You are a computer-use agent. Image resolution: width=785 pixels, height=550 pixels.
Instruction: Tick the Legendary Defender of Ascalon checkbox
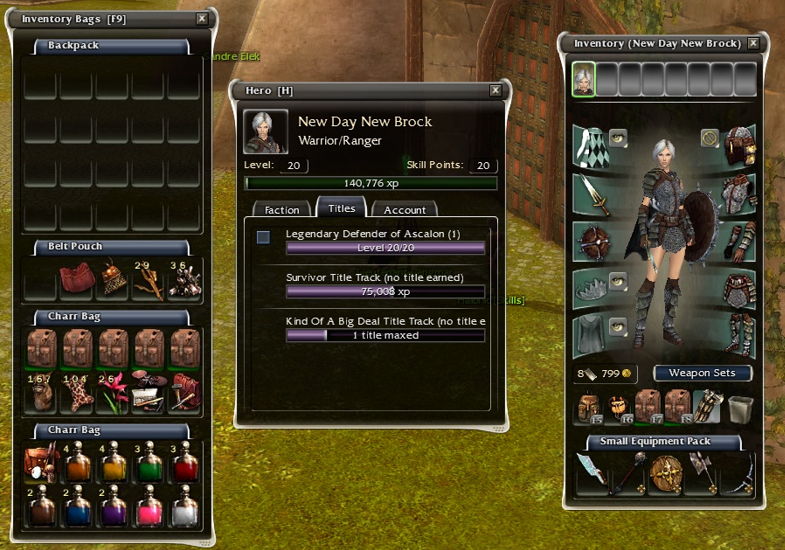(x=263, y=237)
